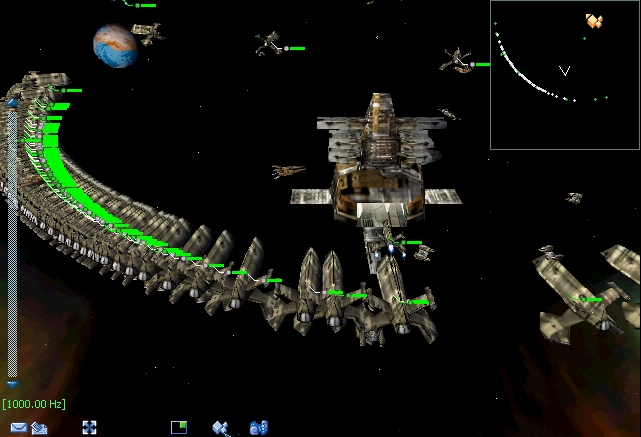Viewport: 641px width, 437px height.
Task: Open the envelope-with-notes log icon
Action: coord(40,427)
